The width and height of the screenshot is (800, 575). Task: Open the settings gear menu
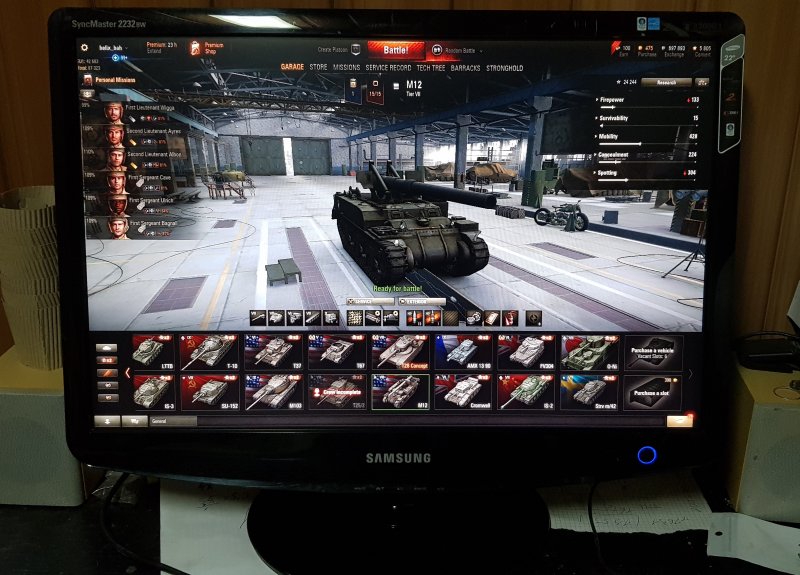pos(84,47)
